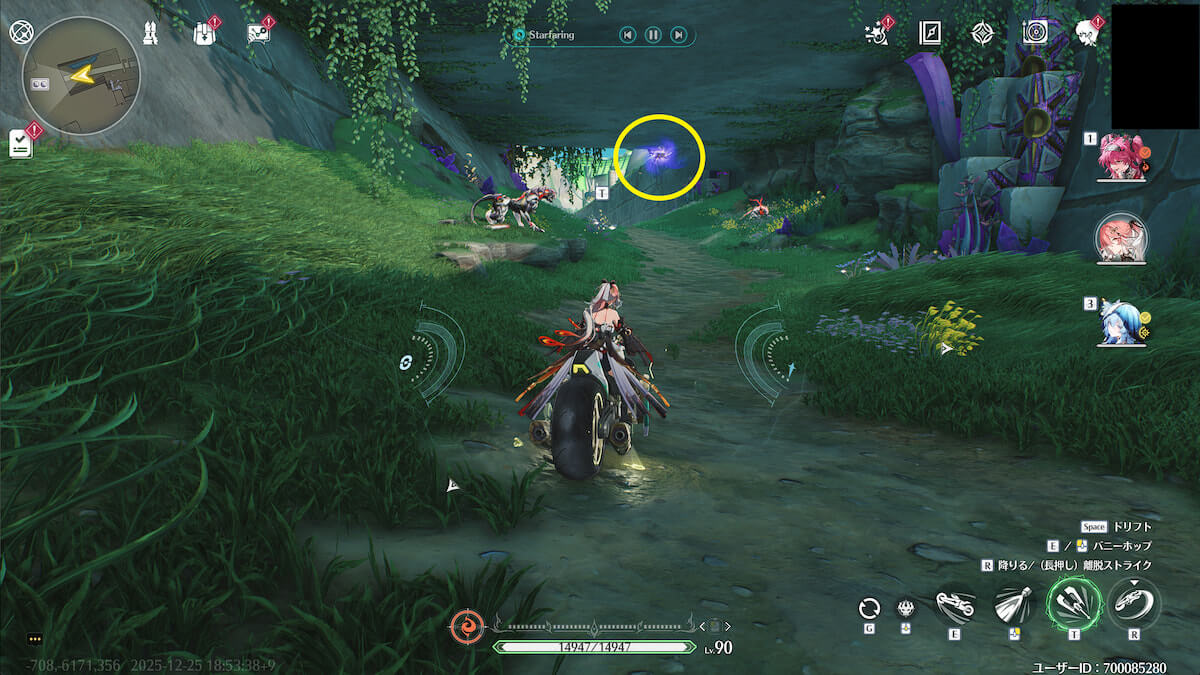Pause the Starfaring music track
The image size is (1200, 675).
tap(652, 36)
